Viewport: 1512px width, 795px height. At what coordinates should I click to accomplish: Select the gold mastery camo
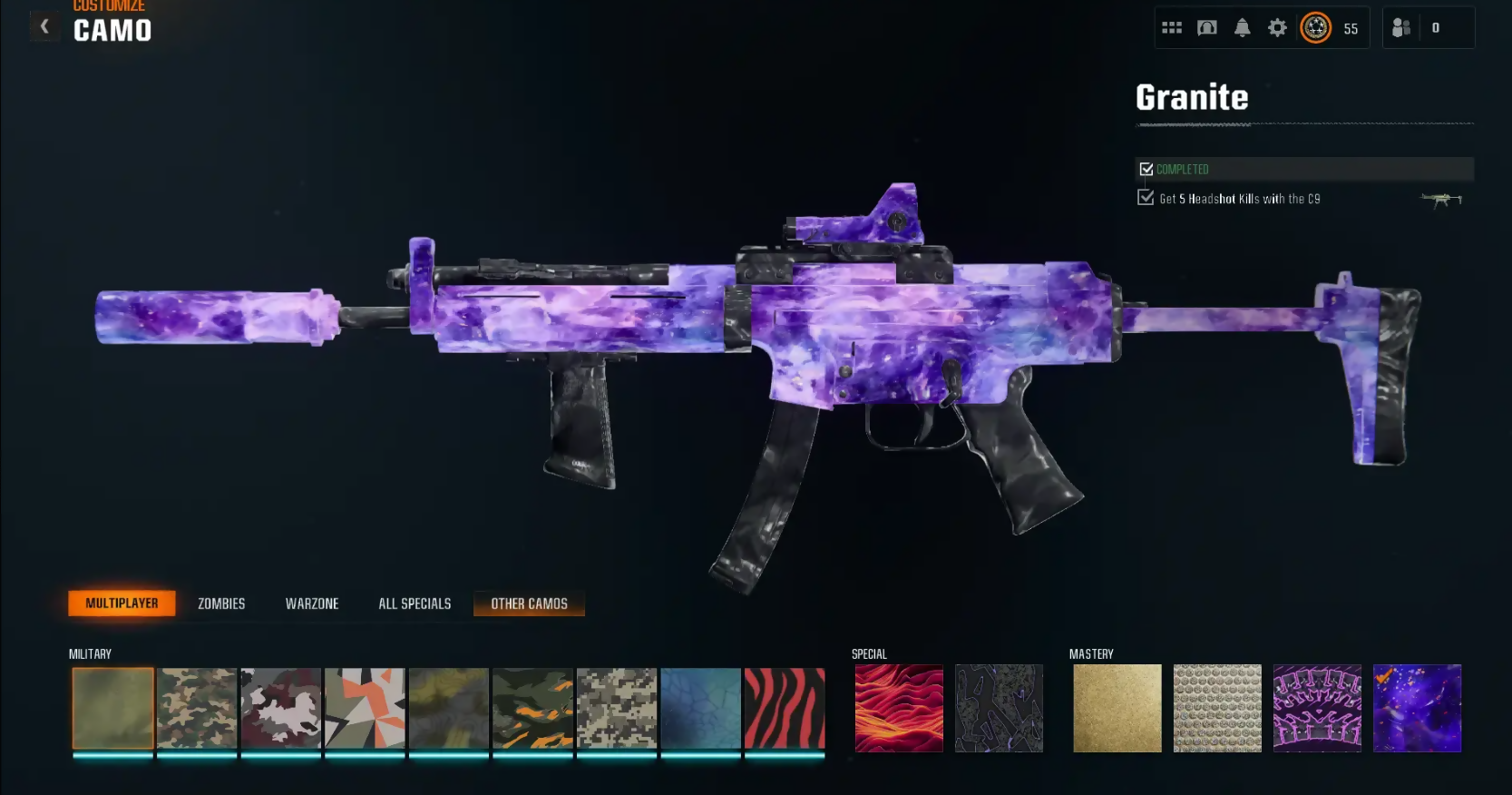(x=1117, y=709)
